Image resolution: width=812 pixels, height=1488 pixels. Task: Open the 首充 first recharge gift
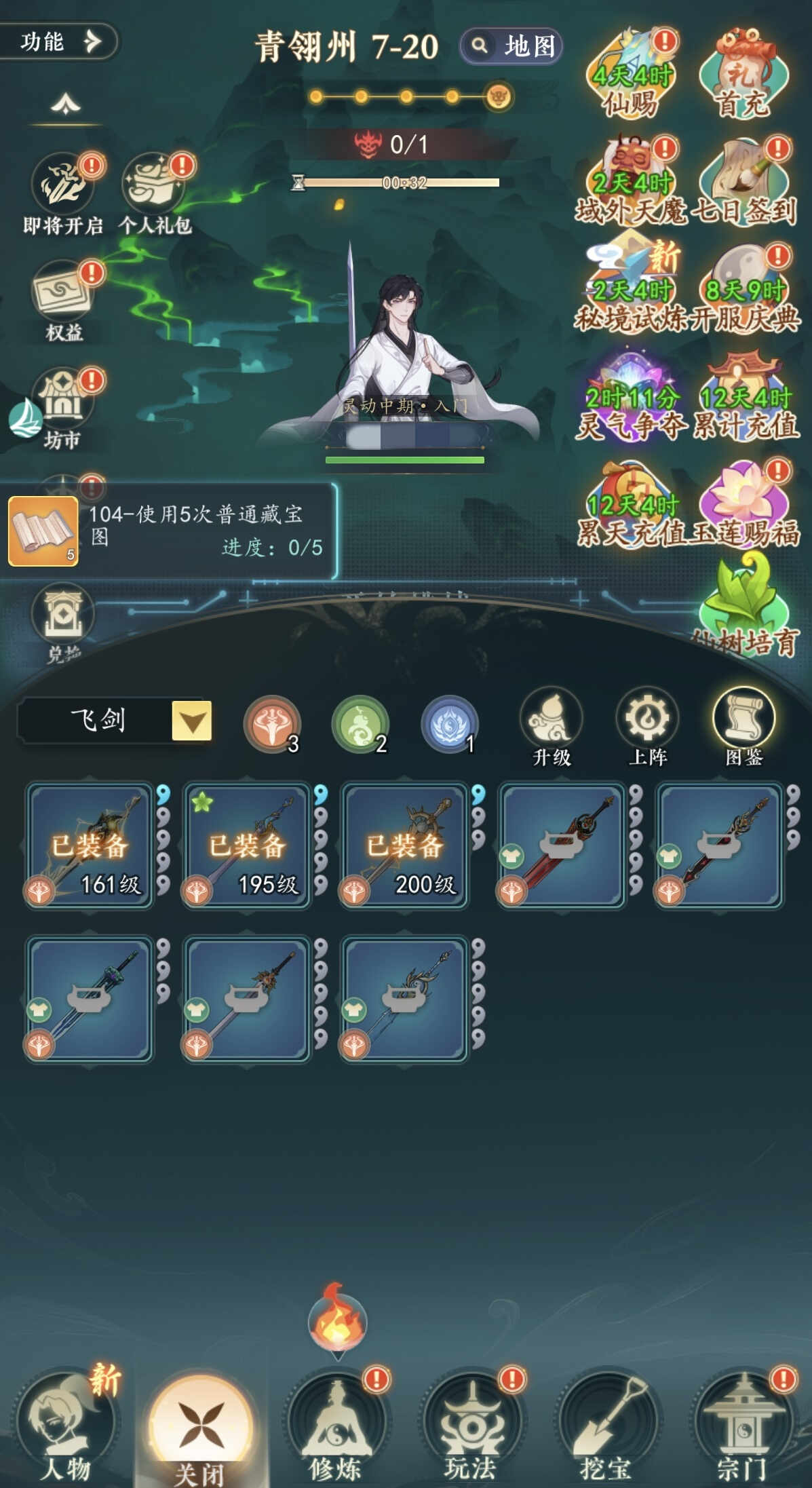(743, 76)
